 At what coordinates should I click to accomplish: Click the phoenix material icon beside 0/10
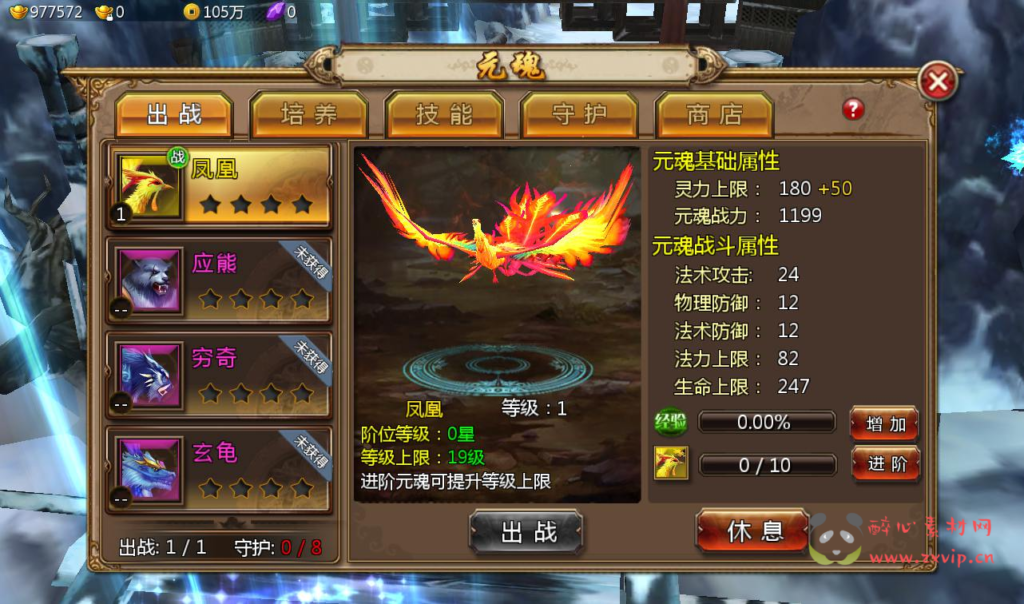coord(671,464)
